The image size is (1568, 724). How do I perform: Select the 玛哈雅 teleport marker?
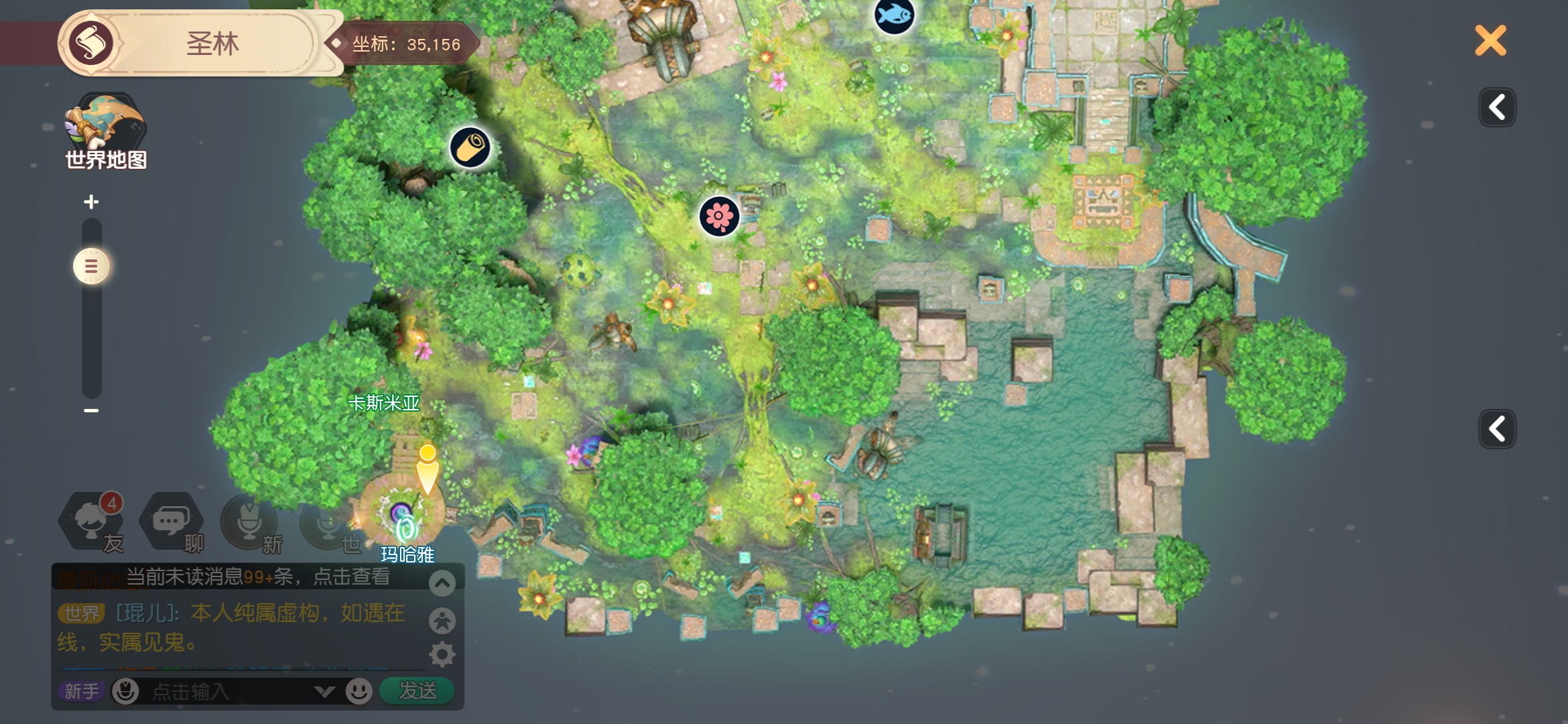click(406, 530)
